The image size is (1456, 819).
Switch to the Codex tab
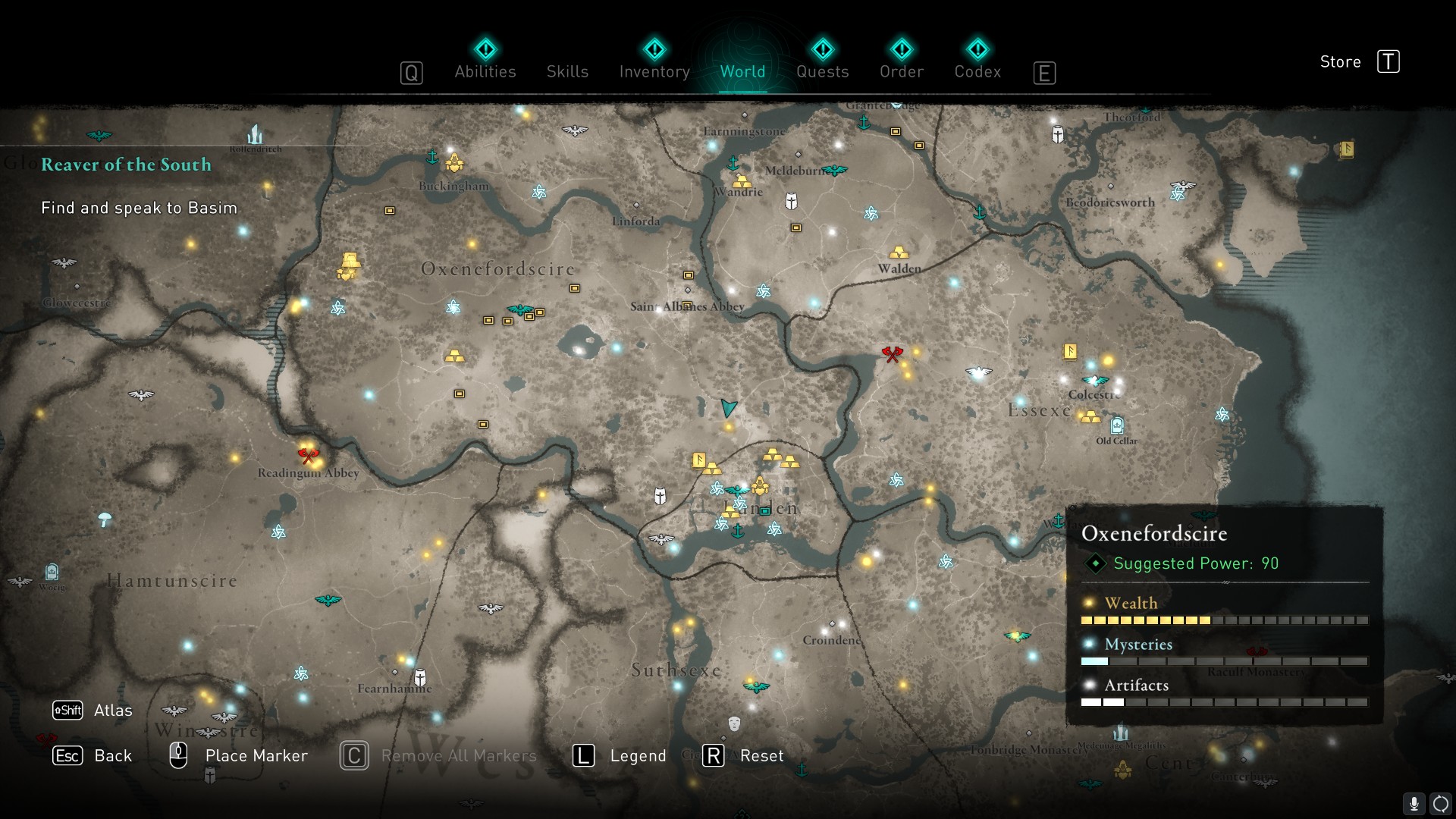pyautogui.click(x=977, y=71)
